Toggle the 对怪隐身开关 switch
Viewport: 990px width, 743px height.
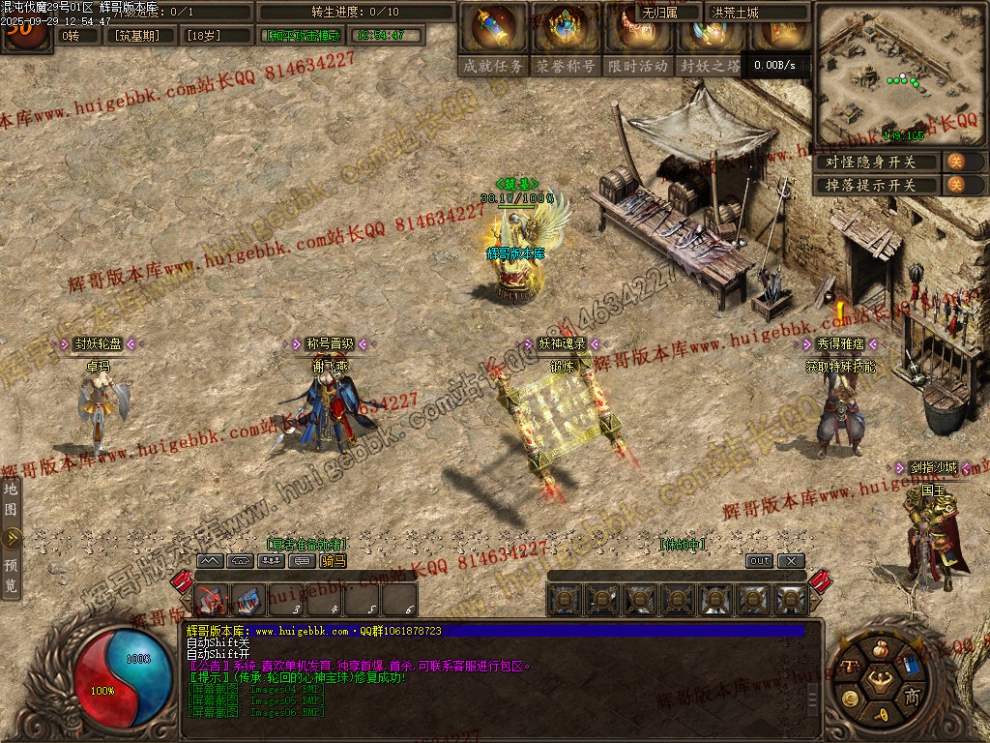[x=955, y=161]
